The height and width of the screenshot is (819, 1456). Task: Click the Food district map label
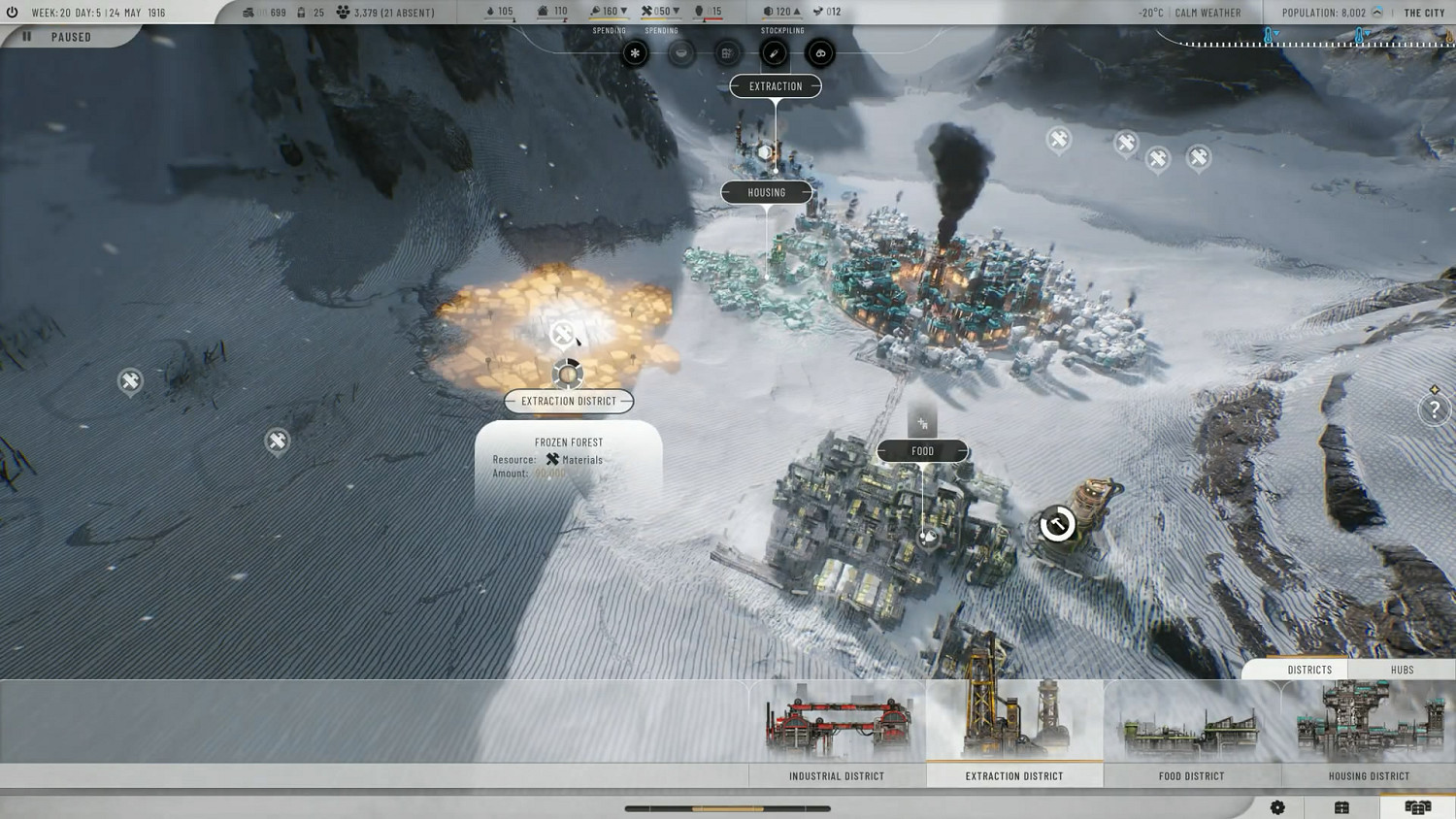click(x=922, y=451)
